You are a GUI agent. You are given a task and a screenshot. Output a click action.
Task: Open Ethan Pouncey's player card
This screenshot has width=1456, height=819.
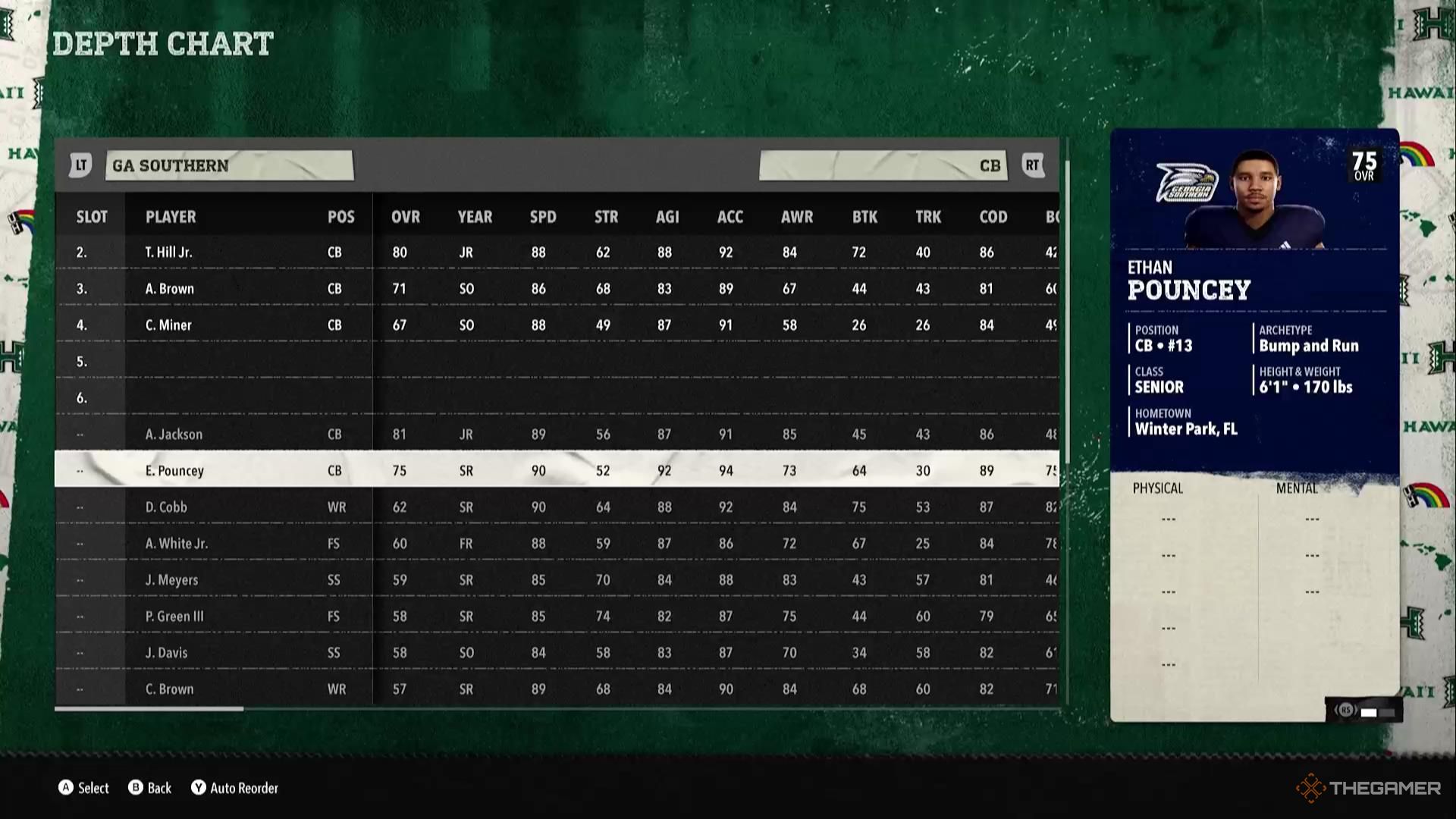coord(1254,303)
